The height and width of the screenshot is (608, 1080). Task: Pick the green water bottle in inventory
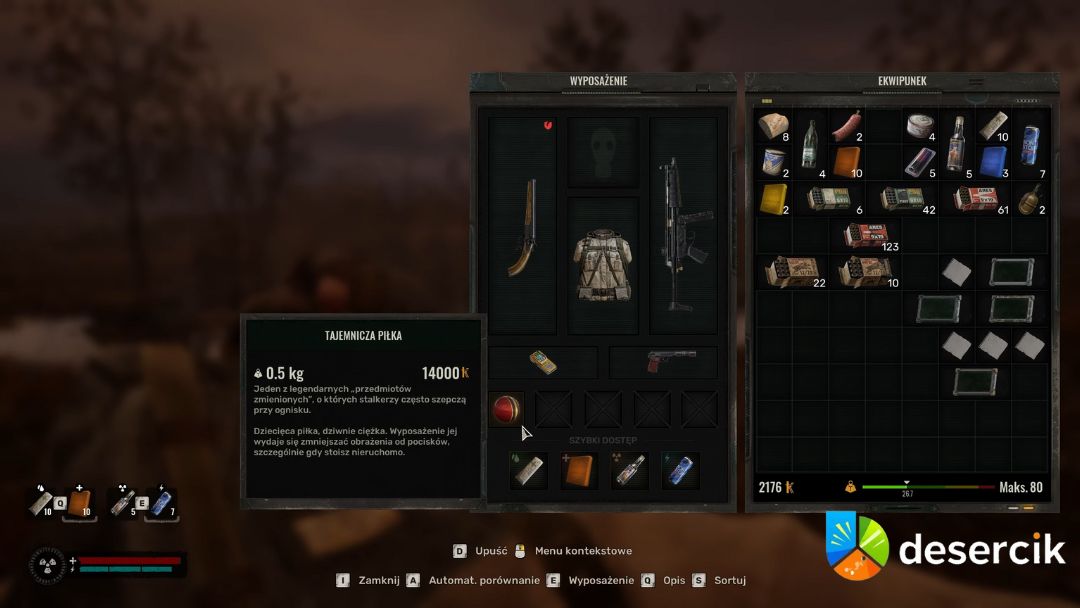click(x=809, y=145)
